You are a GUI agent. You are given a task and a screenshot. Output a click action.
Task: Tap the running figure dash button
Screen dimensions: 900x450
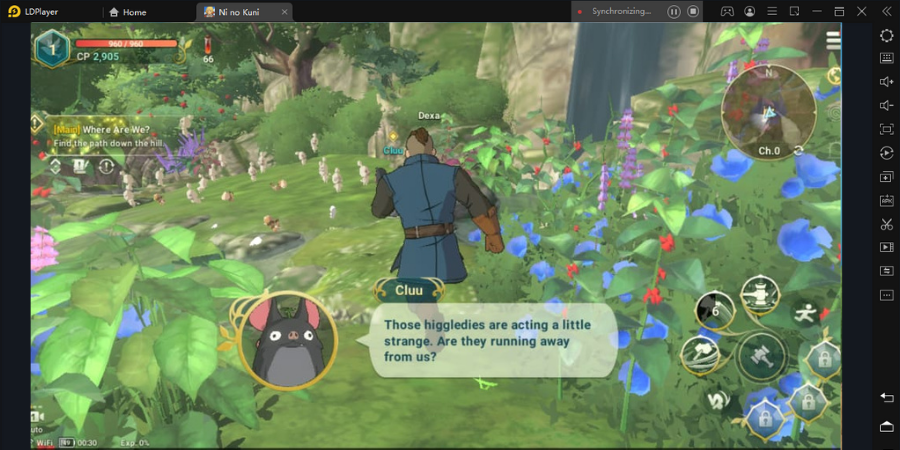tap(805, 313)
